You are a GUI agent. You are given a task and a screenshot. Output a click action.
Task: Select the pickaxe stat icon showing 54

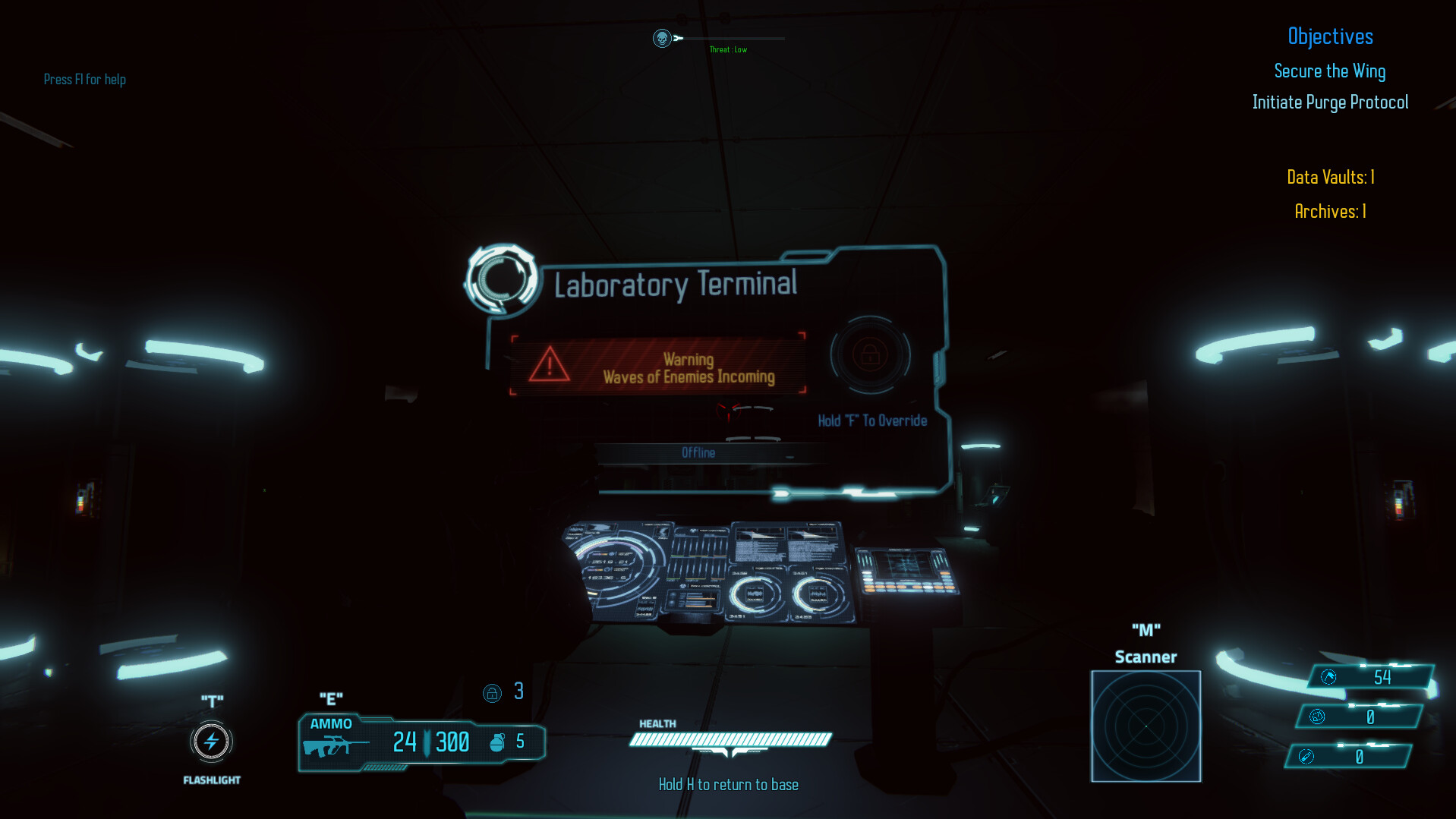click(x=1328, y=676)
